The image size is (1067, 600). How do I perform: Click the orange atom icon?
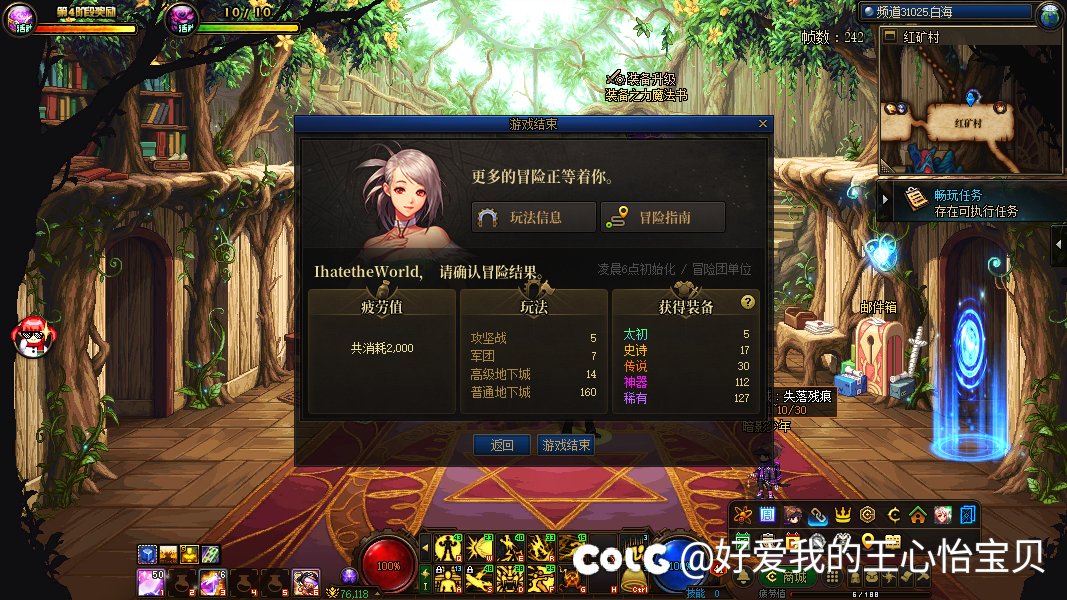tap(742, 515)
